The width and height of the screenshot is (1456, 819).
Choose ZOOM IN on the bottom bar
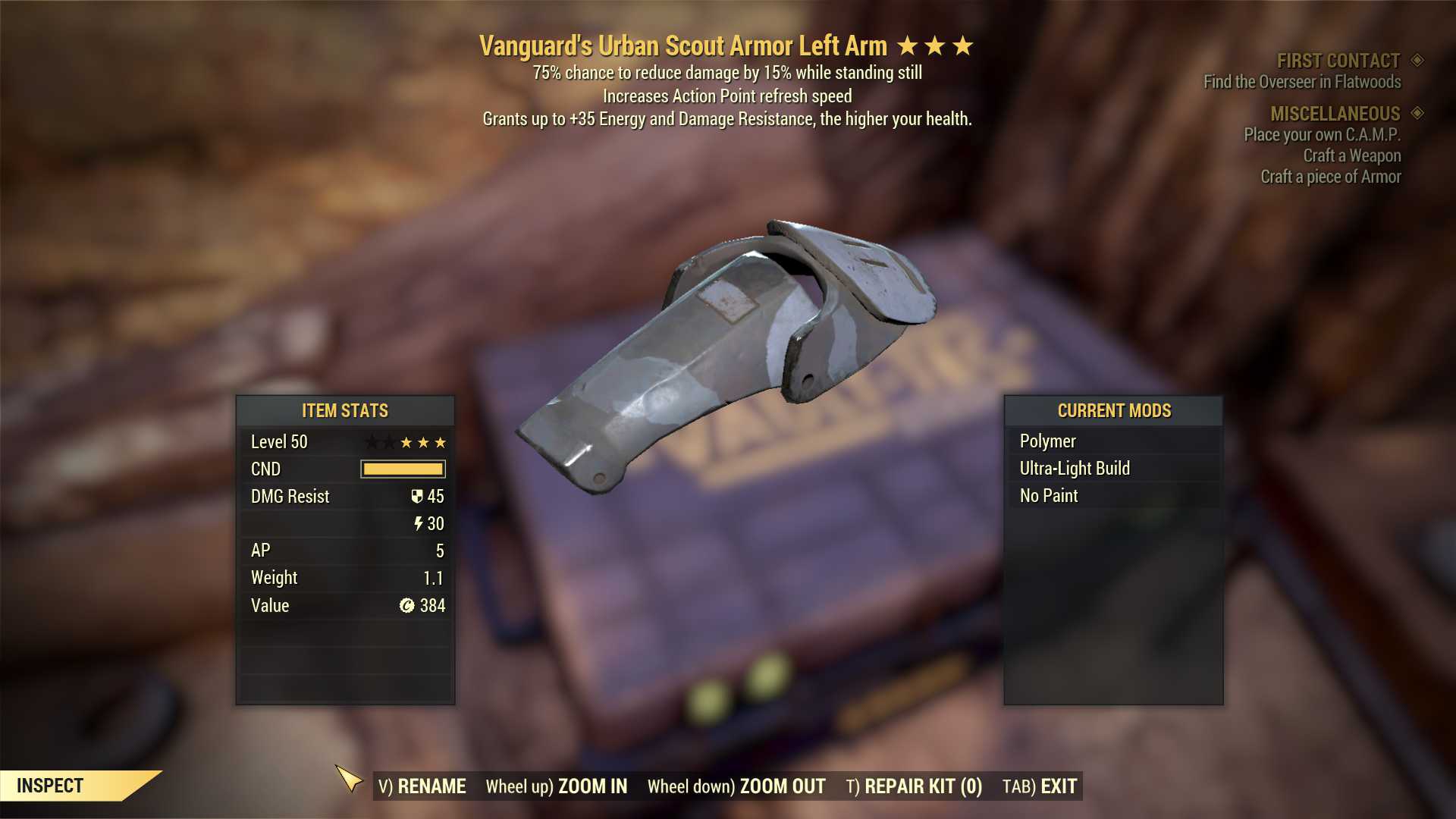click(557, 786)
